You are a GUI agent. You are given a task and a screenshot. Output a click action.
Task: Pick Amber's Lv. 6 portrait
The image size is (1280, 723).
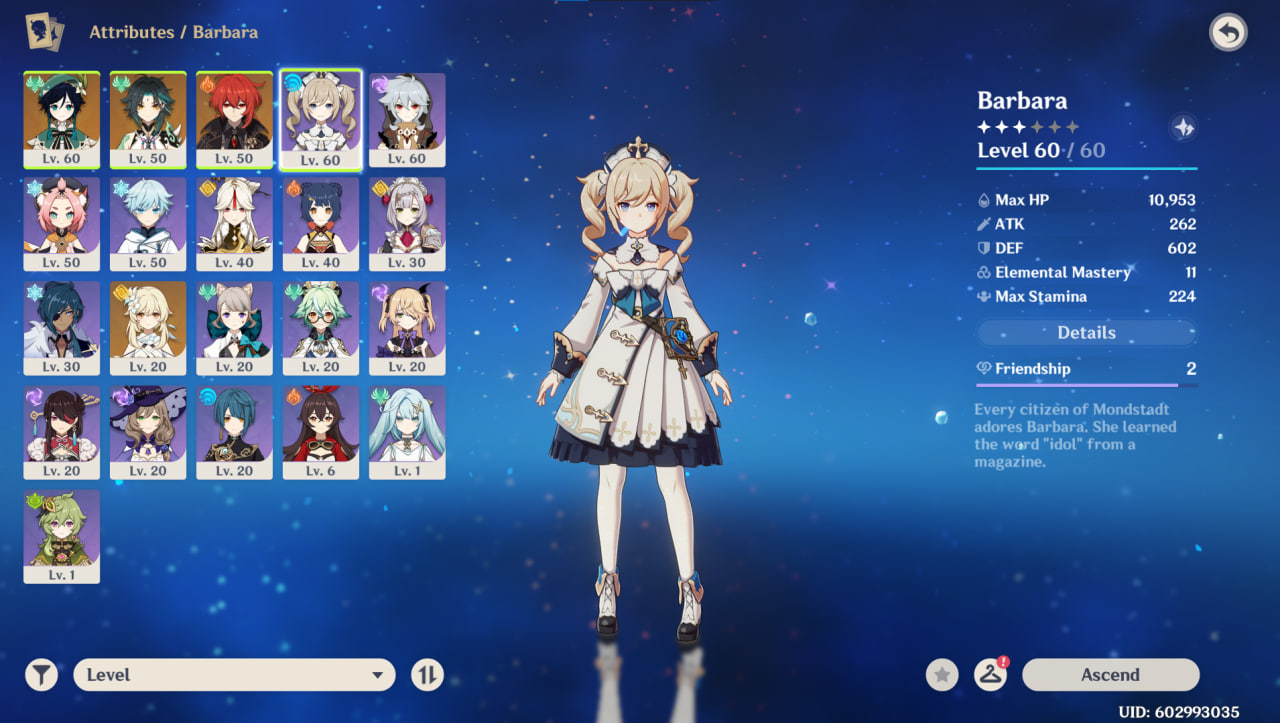[320, 432]
